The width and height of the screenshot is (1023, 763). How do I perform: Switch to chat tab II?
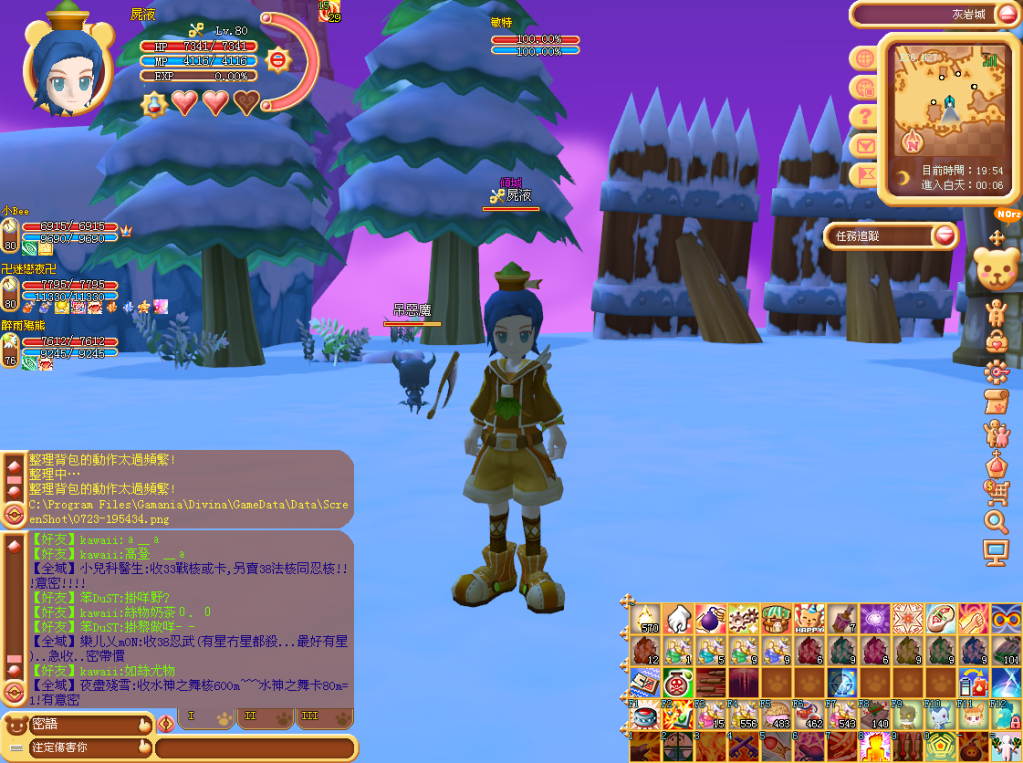[251, 717]
